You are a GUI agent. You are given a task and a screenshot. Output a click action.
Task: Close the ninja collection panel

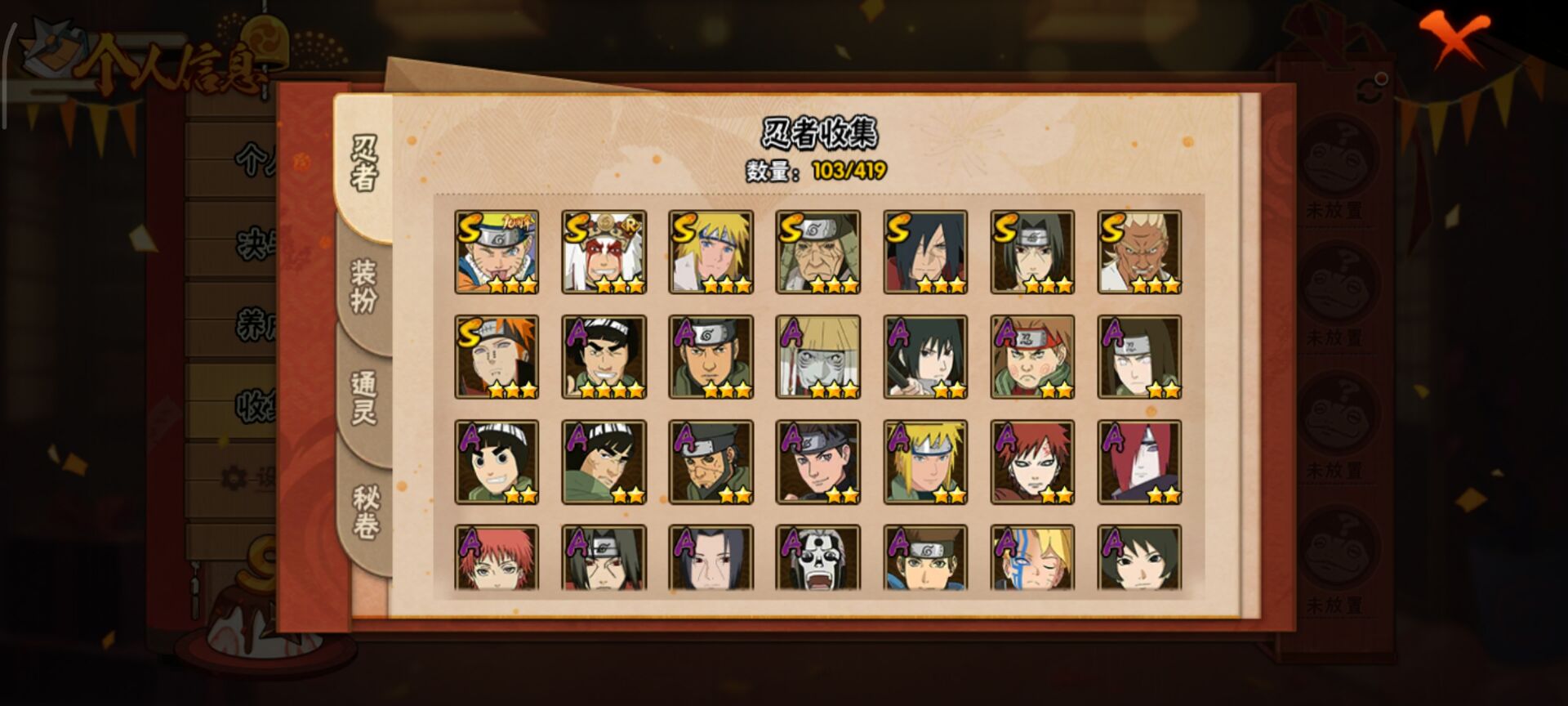click(x=1454, y=38)
